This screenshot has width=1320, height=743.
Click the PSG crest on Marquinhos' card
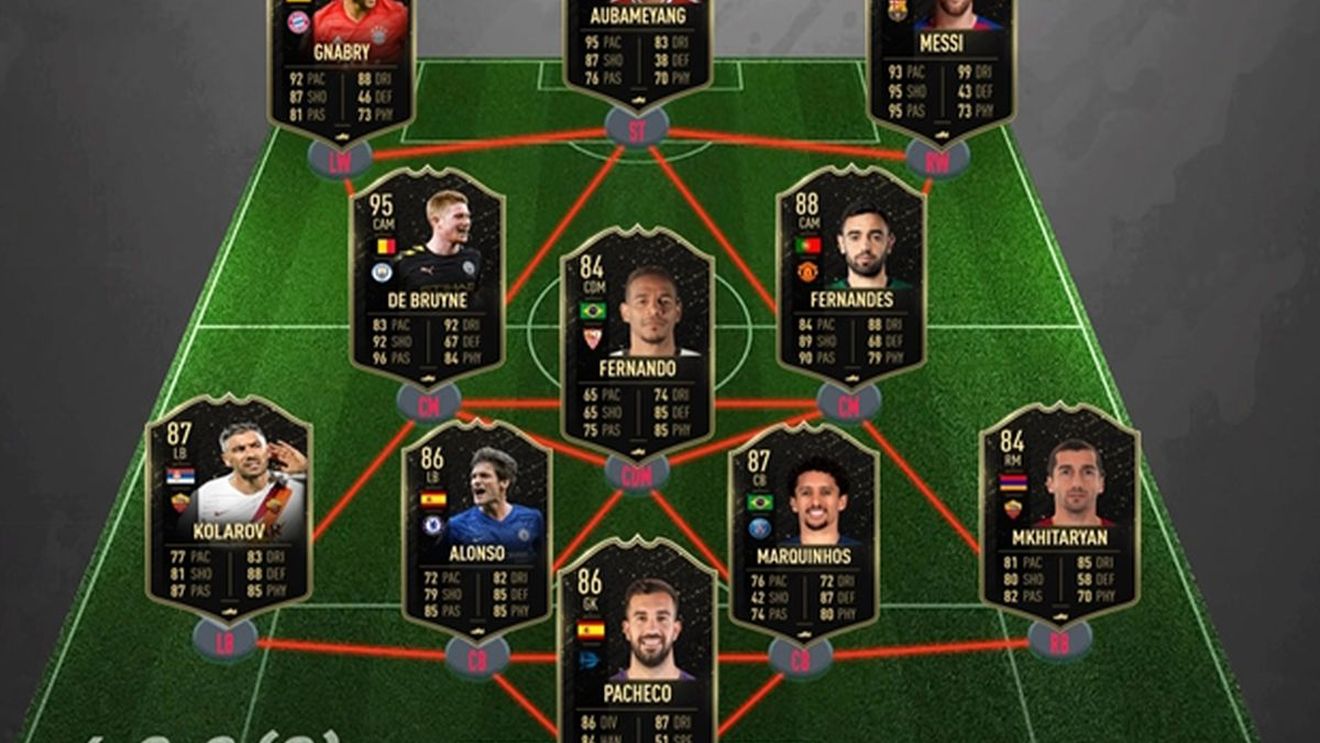[x=759, y=528]
